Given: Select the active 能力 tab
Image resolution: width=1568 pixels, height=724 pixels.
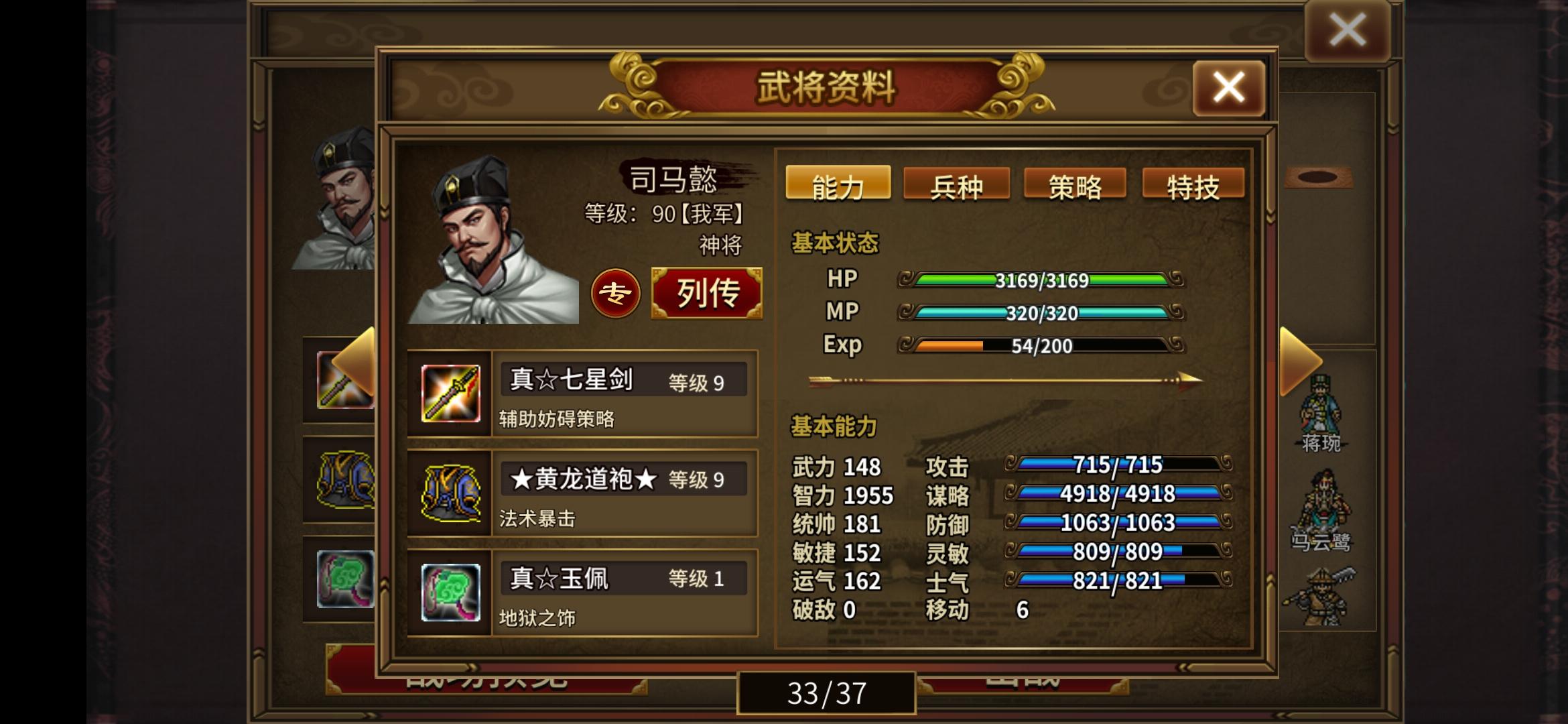Looking at the screenshot, I should coord(837,183).
